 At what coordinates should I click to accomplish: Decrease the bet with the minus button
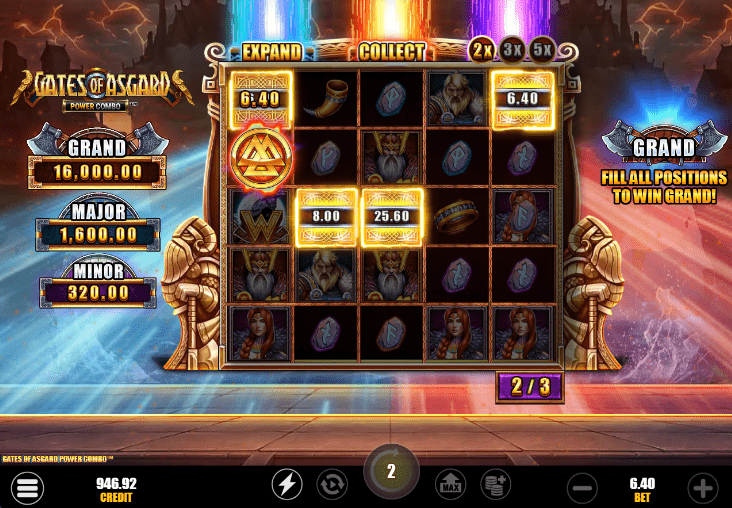pos(582,488)
